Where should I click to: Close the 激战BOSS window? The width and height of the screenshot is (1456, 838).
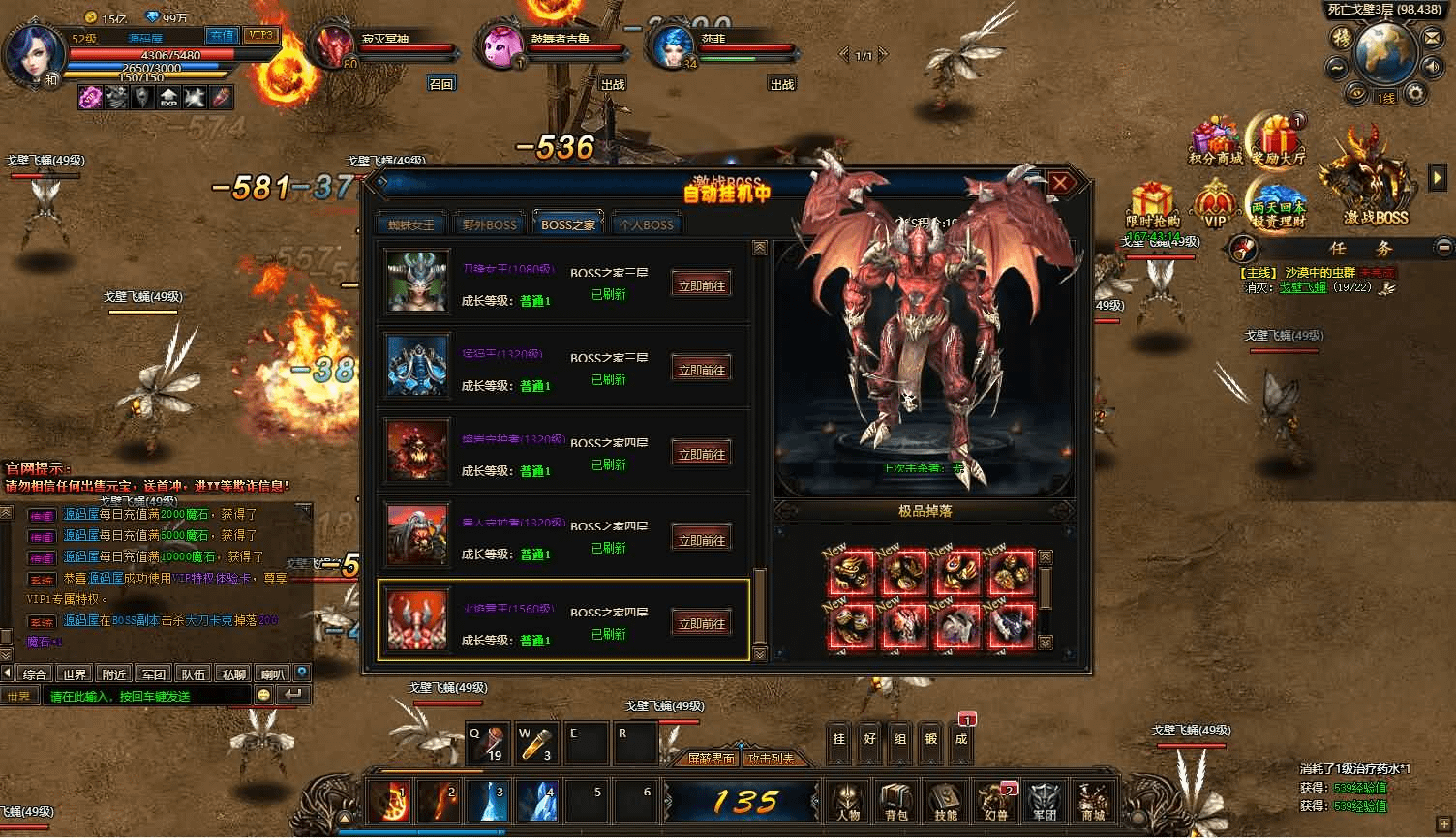(1060, 183)
